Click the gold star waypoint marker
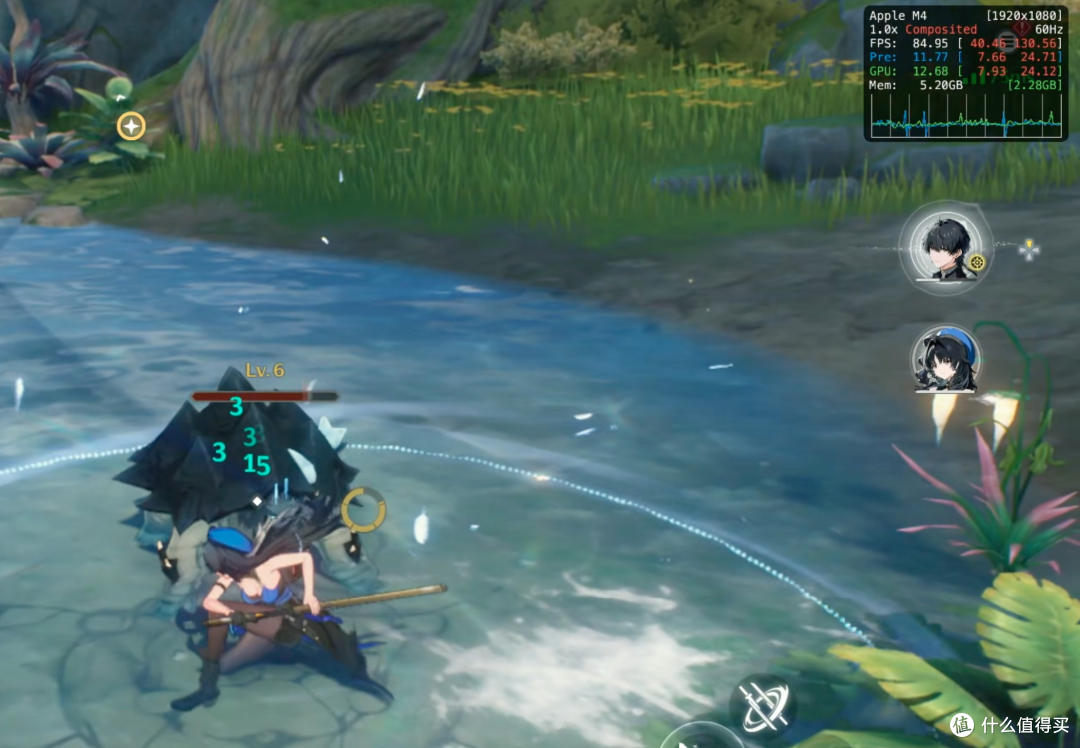1080x748 pixels. coord(131,126)
